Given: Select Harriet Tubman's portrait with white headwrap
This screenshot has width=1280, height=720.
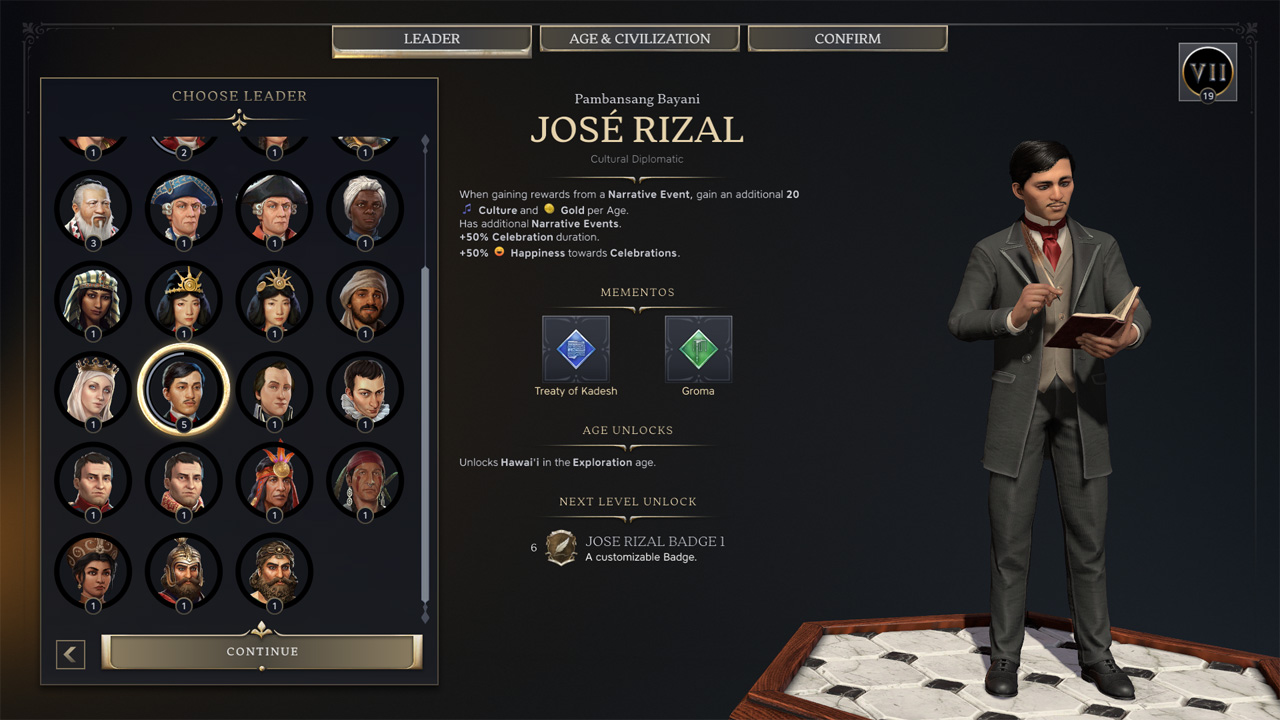Looking at the screenshot, I should (365, 209).
